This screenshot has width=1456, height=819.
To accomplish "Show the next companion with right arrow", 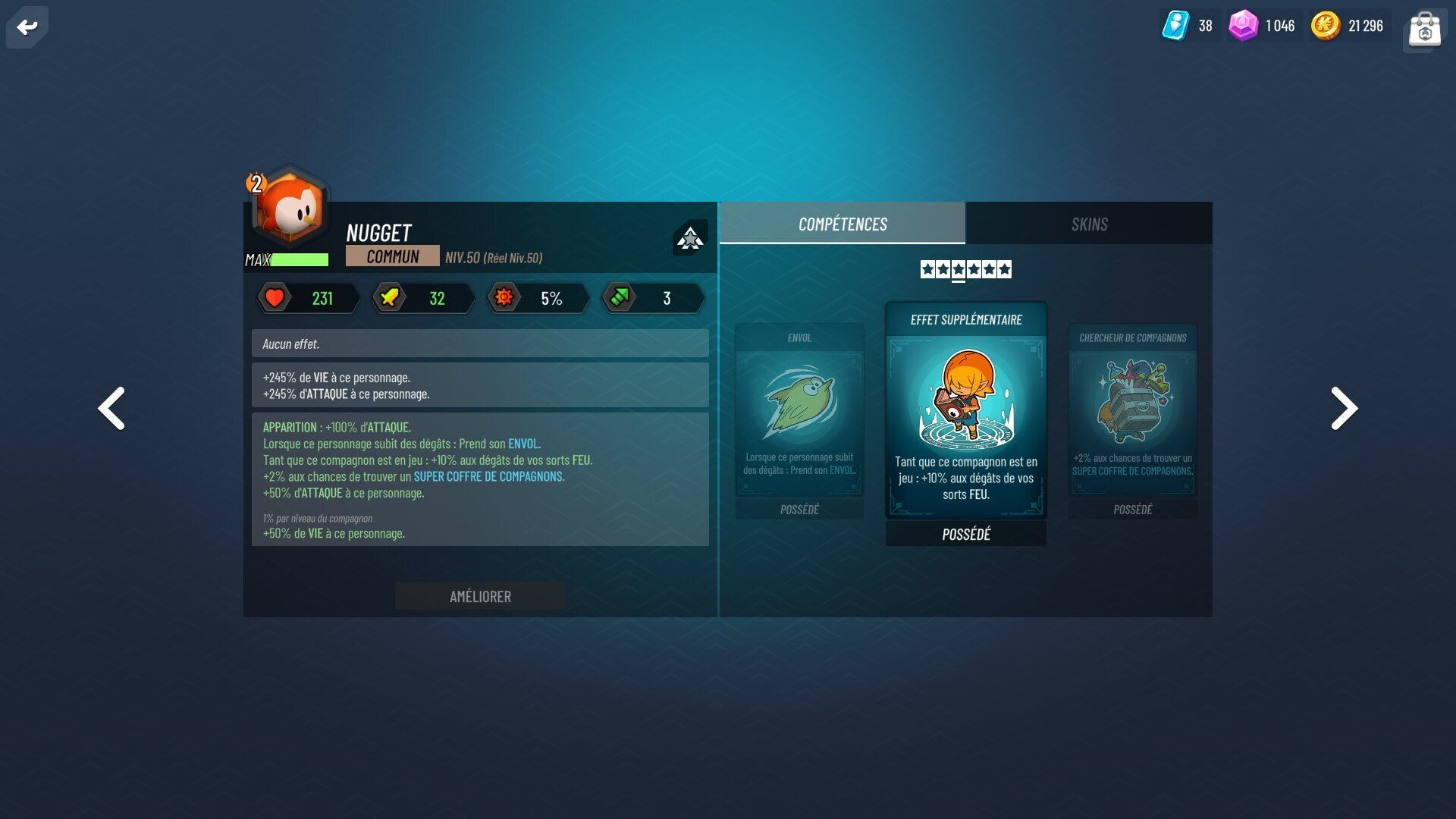I will pyautogui.click(x=1344, y=409).
